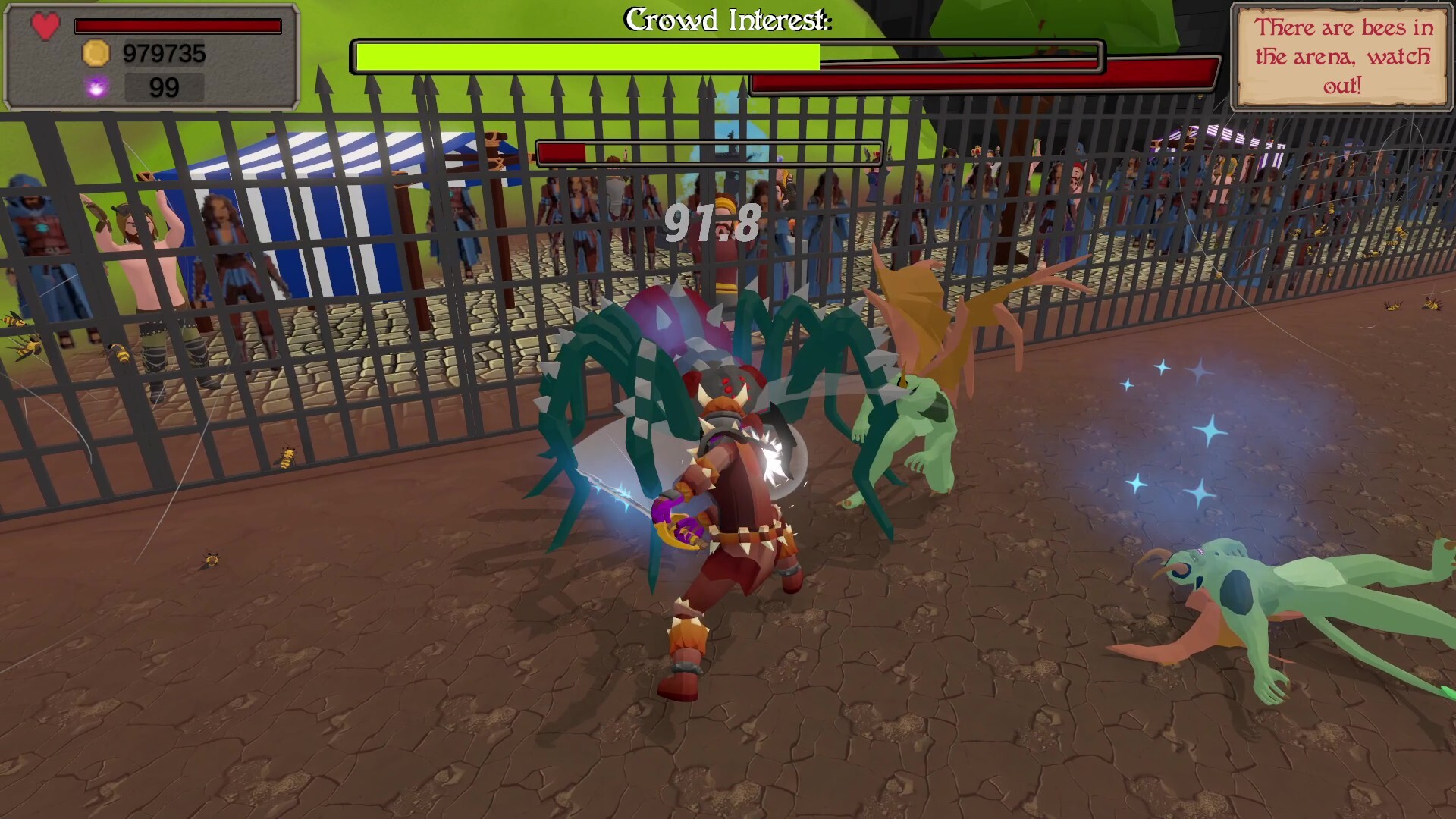The width and height of the screenshot is (1456, 819).
Task: Click the Crowd Interest title text
Action: click(726, 20)
